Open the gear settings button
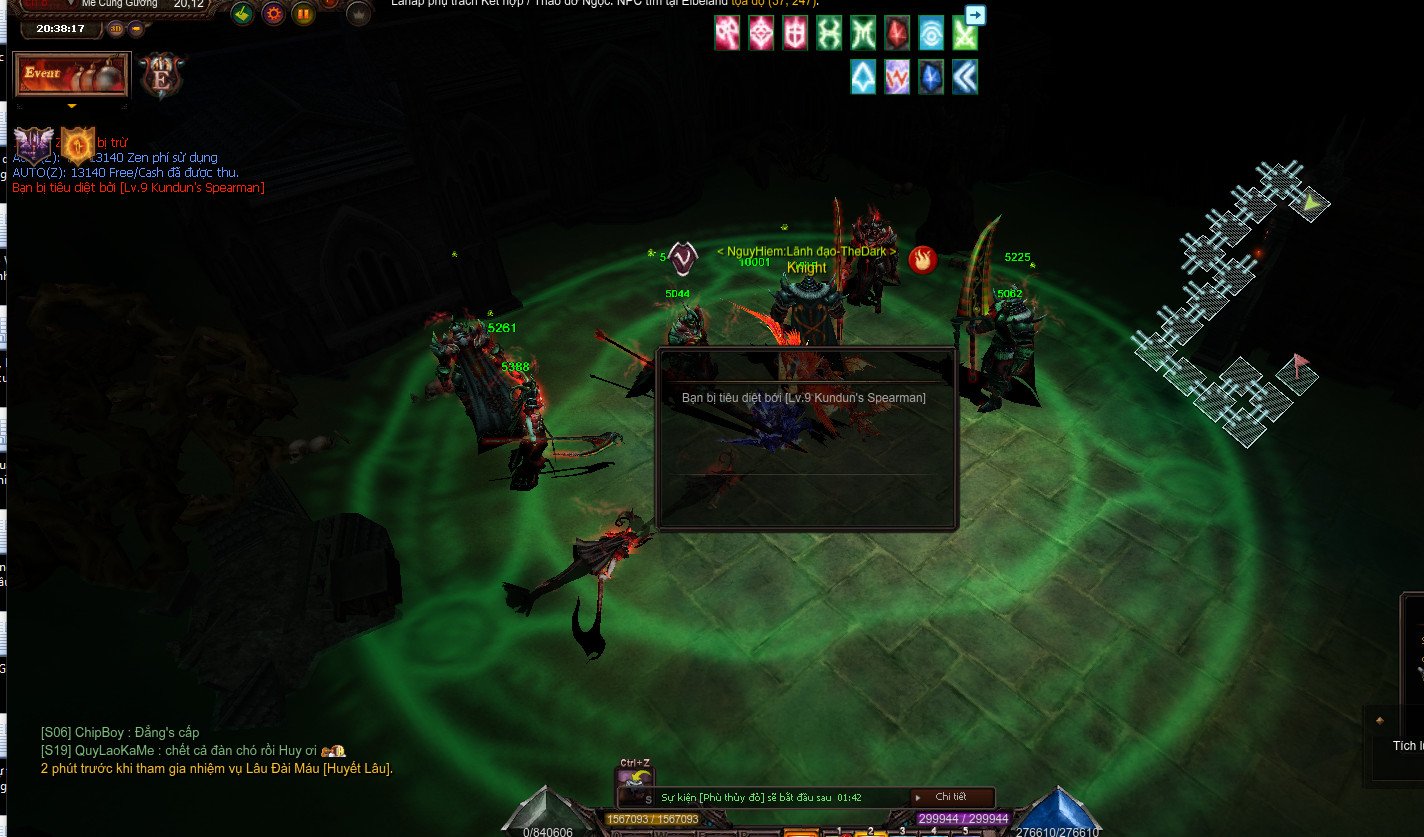Screen dimensions: 1424x837 [273, 14]
